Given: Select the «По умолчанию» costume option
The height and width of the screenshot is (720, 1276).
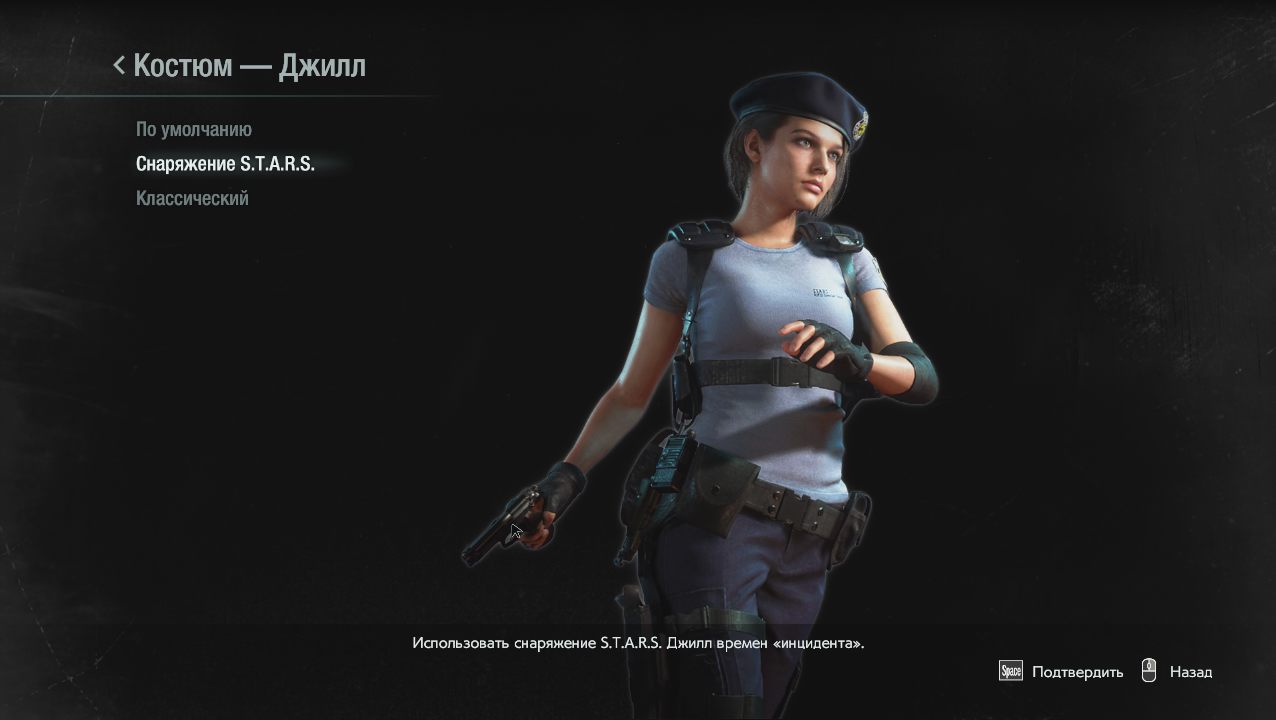Looking at the screenshot, I should click(x=194, y=130).
